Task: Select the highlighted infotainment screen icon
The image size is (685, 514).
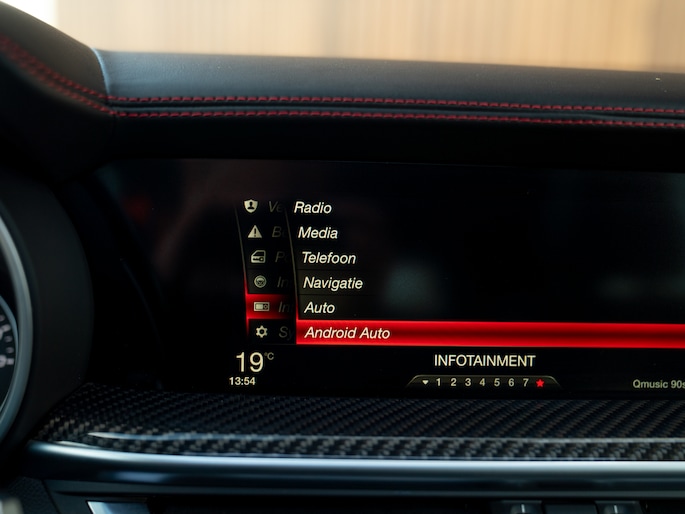Action: point(261,307)
